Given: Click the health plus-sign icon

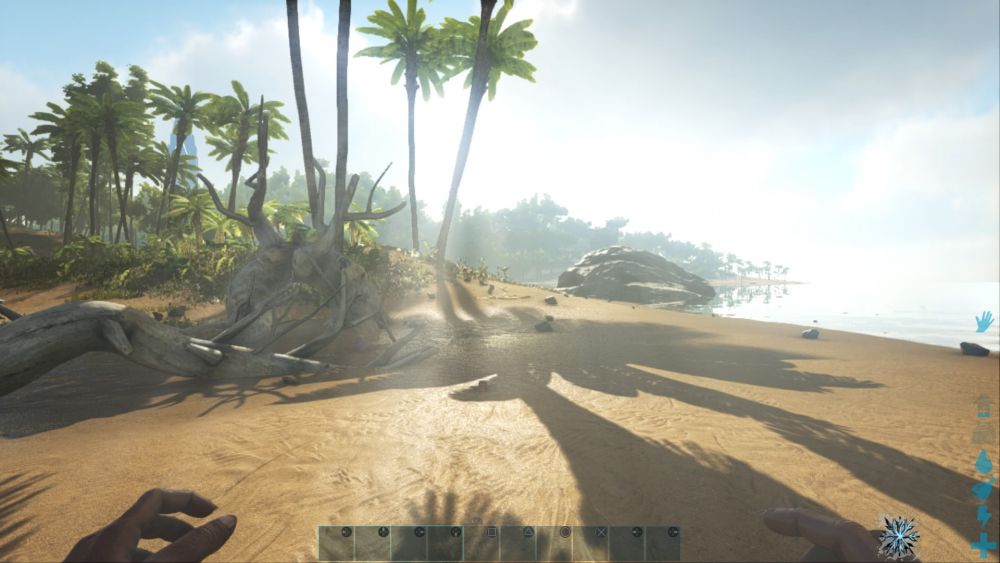Looking at the screenshot, I should coord(984,545).
